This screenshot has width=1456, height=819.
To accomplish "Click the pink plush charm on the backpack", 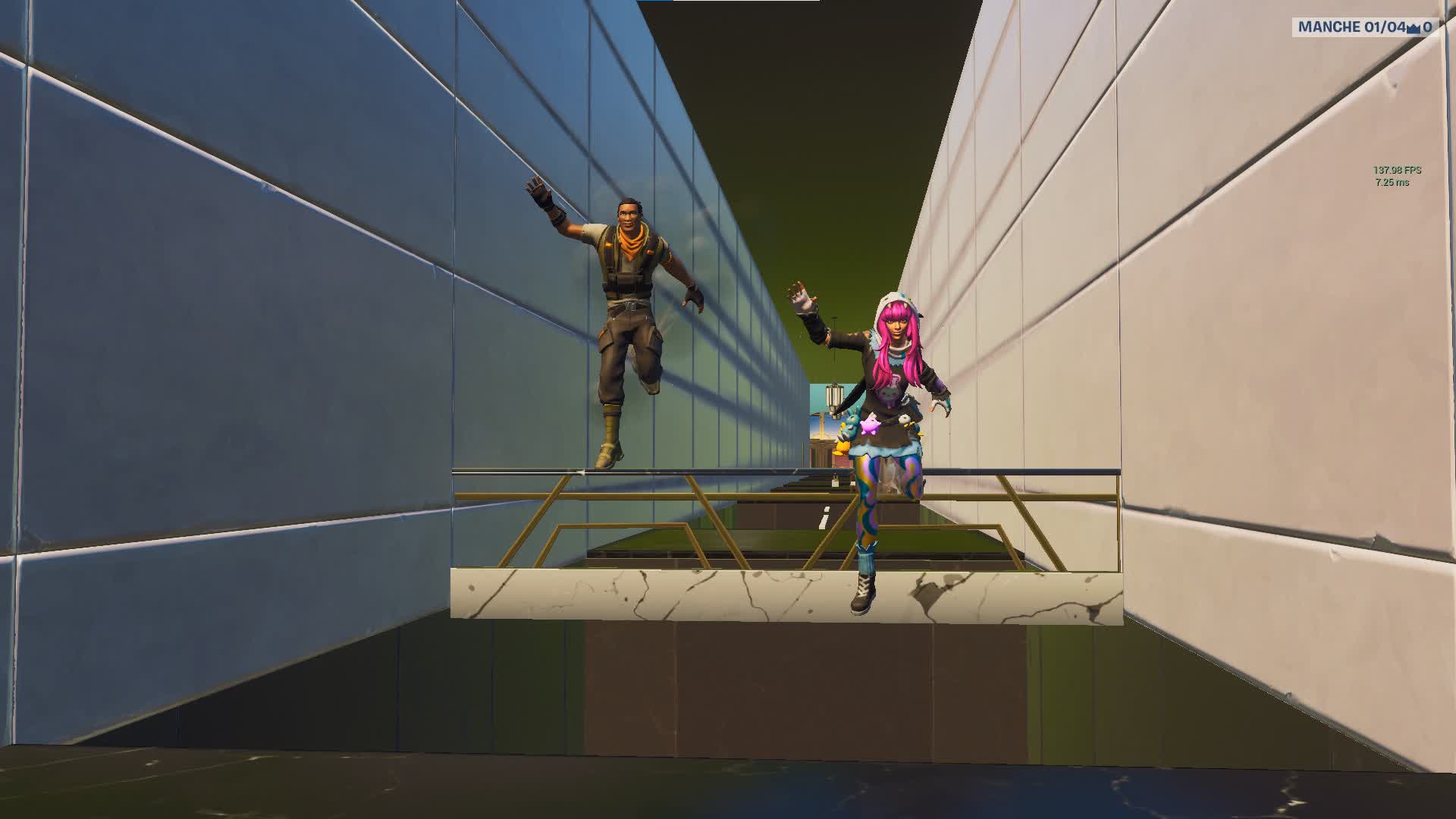I will click(x=870, y=426).
